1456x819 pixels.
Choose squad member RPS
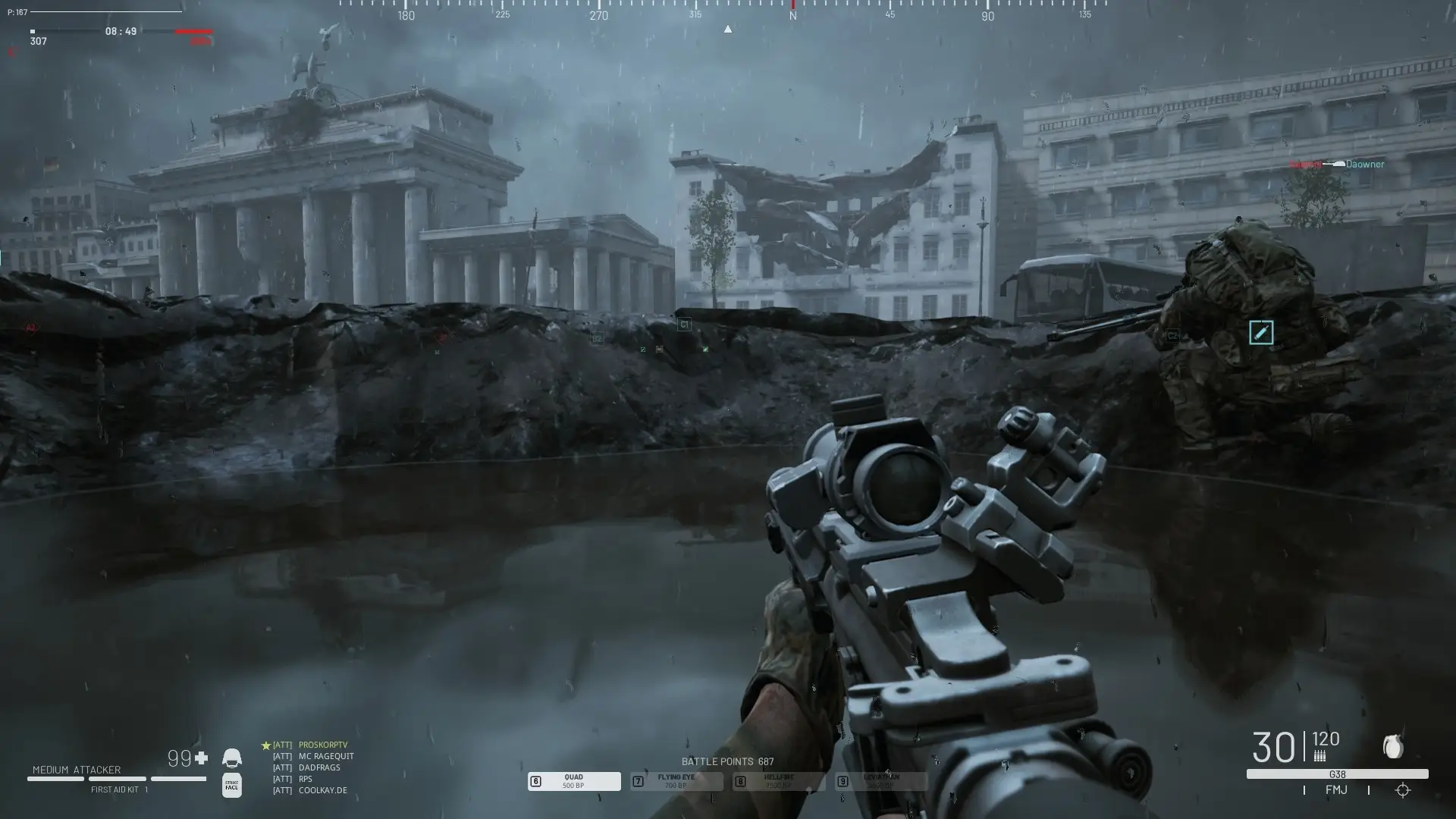coord(306,779)
